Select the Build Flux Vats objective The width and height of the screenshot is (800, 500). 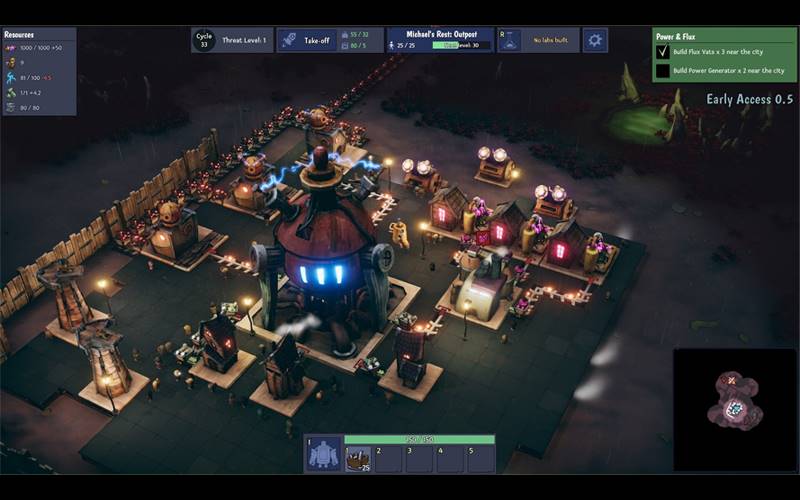coord(718,51)
